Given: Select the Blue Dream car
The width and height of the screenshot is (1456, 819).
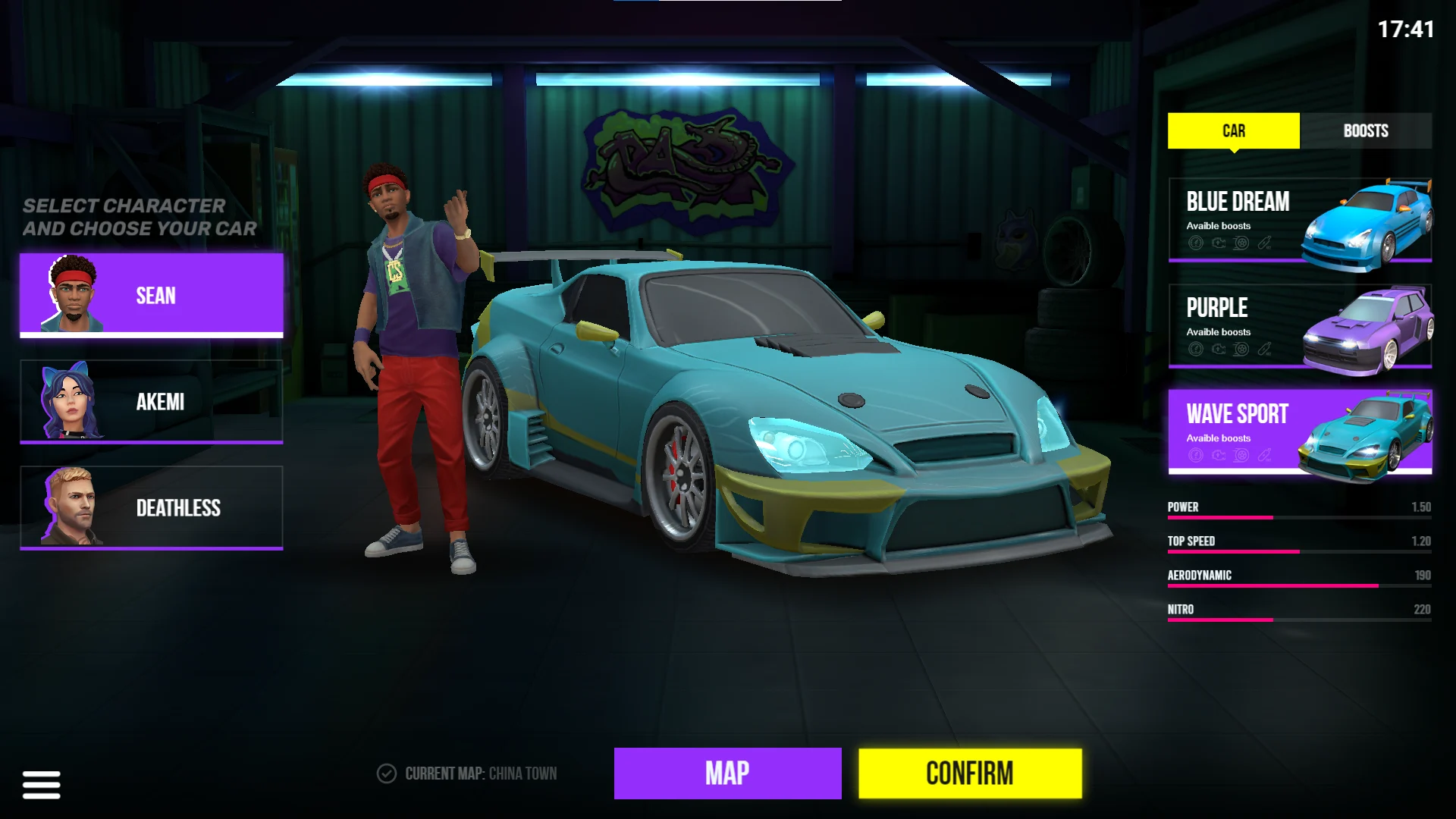Looking at the screenshot, I should [1300, 220].
